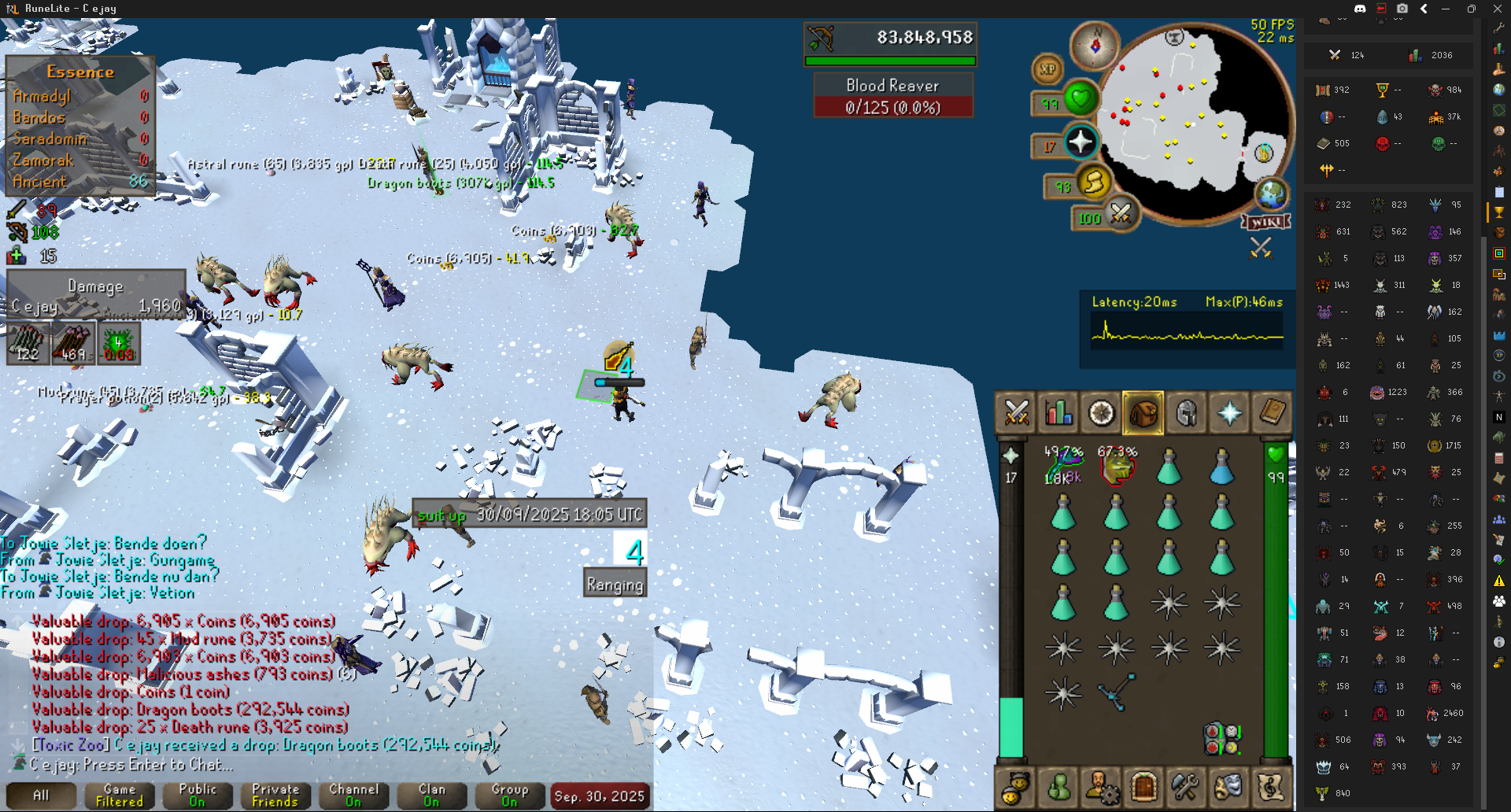Open the Spellbook tab
The image size is (1511, 812).
coord(1271,412)
